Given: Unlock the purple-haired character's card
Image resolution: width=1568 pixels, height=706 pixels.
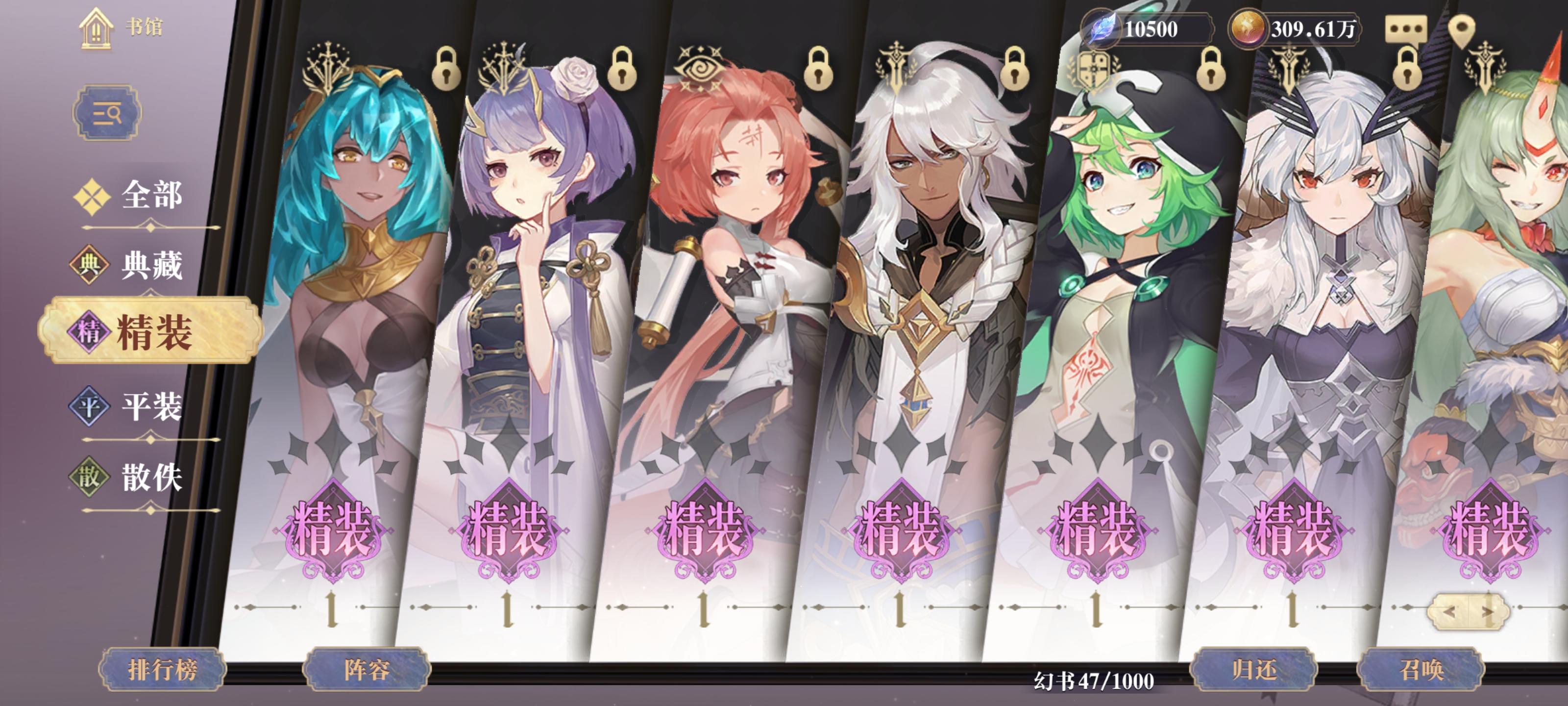Looking at the screenshot, I should (x=623, y=71).
